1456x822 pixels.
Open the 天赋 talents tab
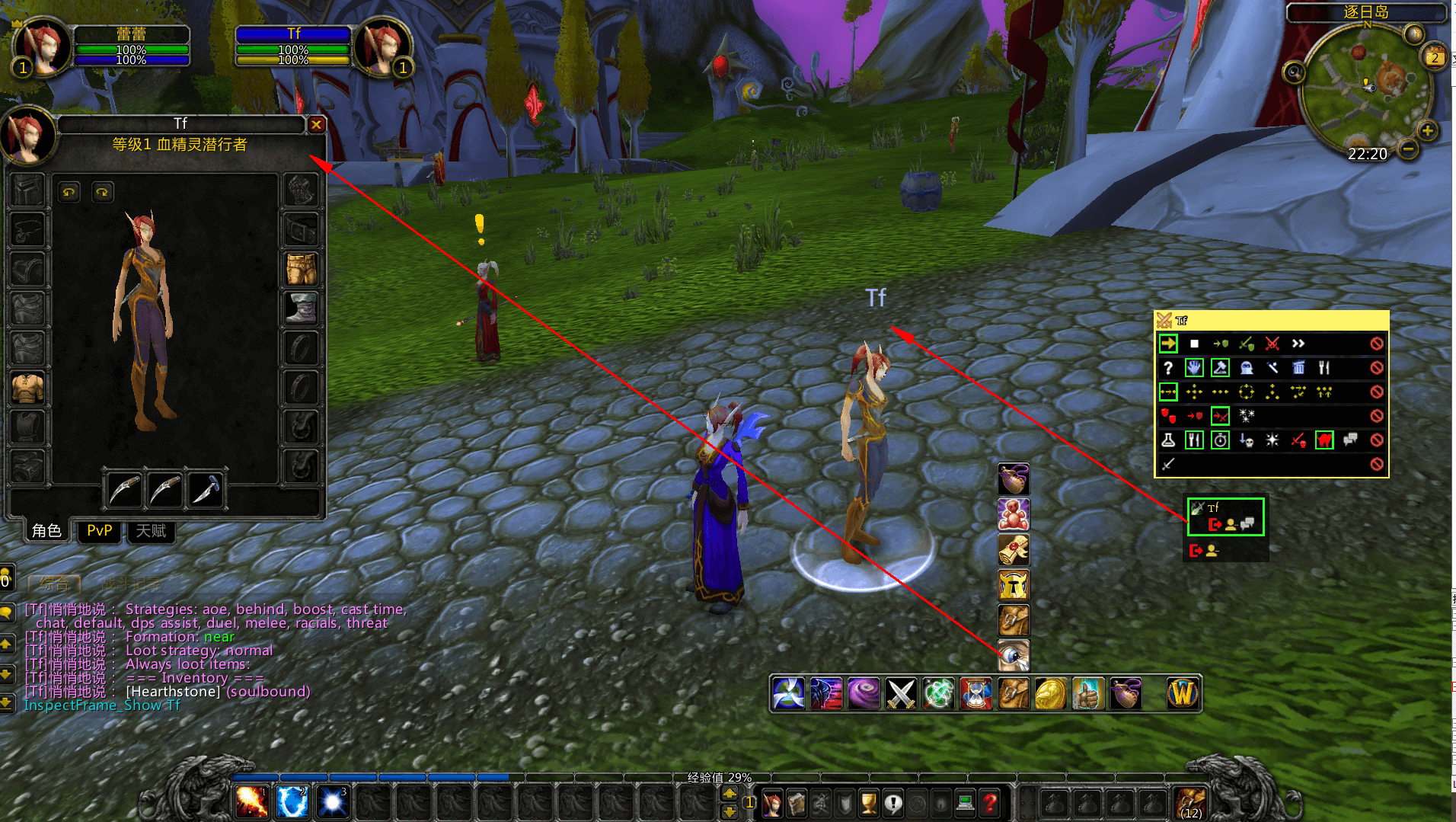point(151,531)
